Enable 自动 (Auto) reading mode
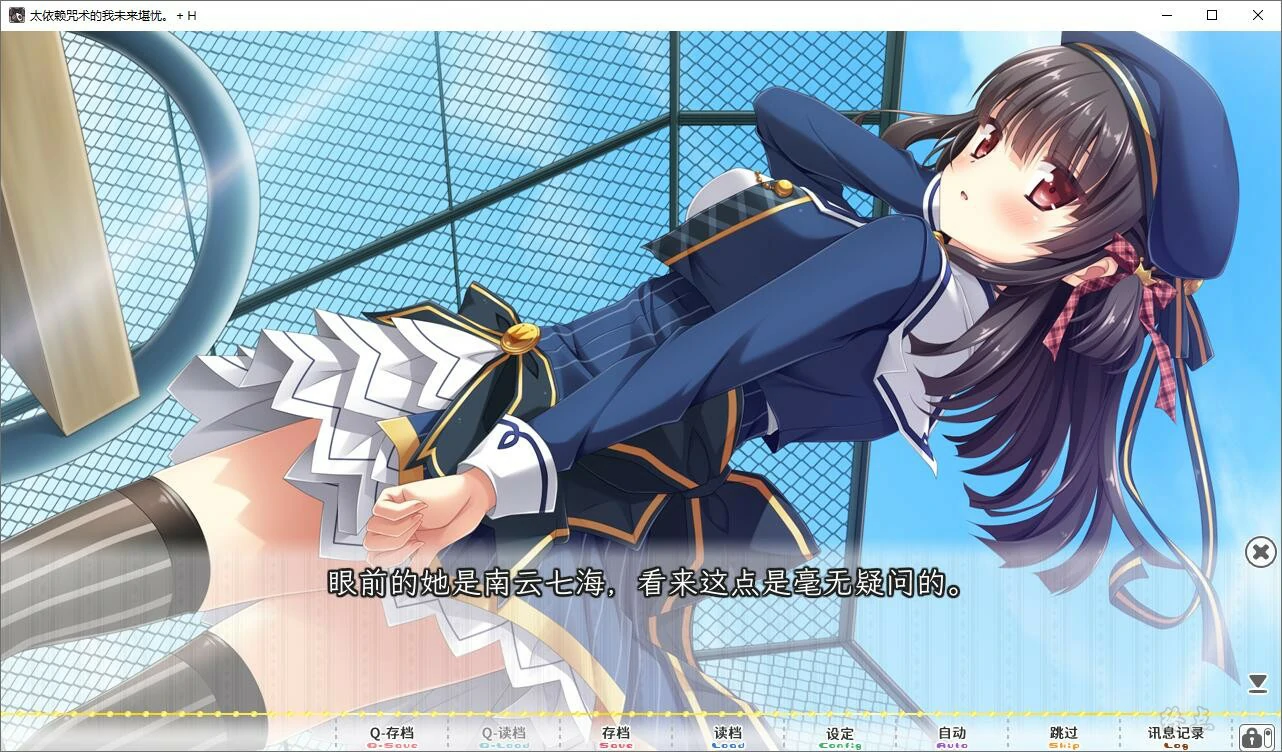The height and width of the screenshot is (752, 1282). point(949,734)
